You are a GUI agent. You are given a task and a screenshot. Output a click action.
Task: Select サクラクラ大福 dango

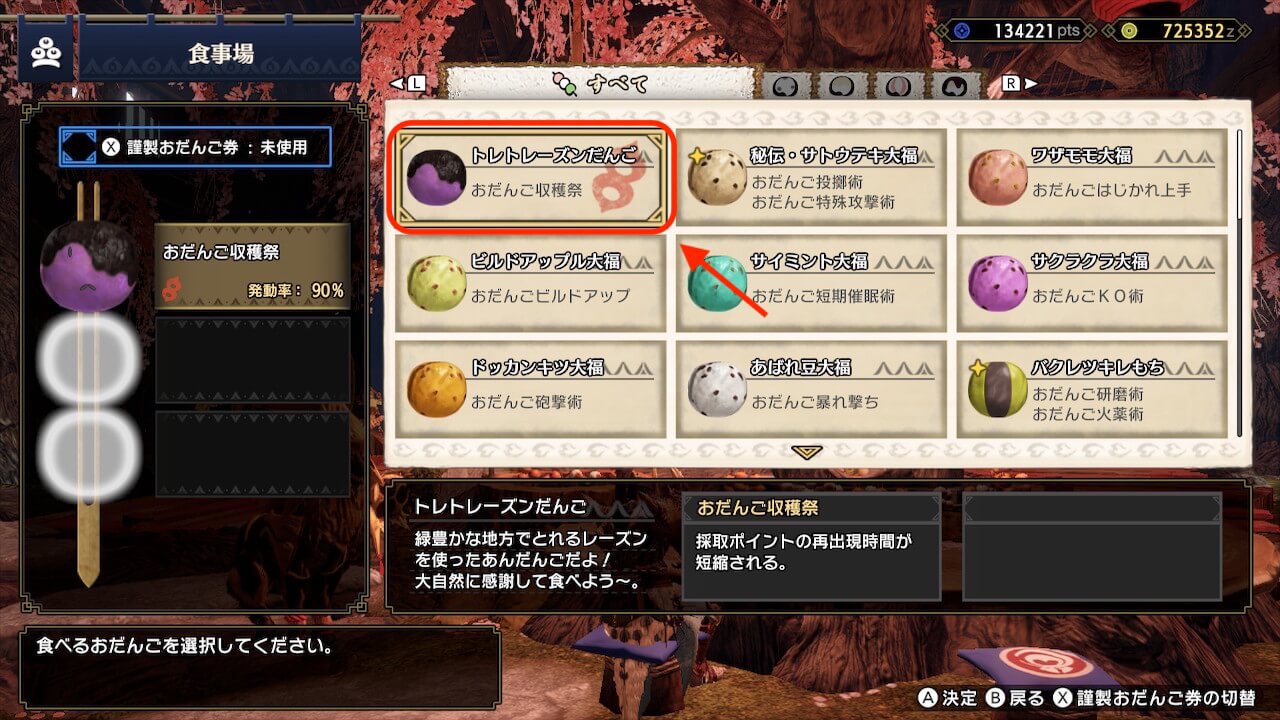click(x=1092, y=283)
